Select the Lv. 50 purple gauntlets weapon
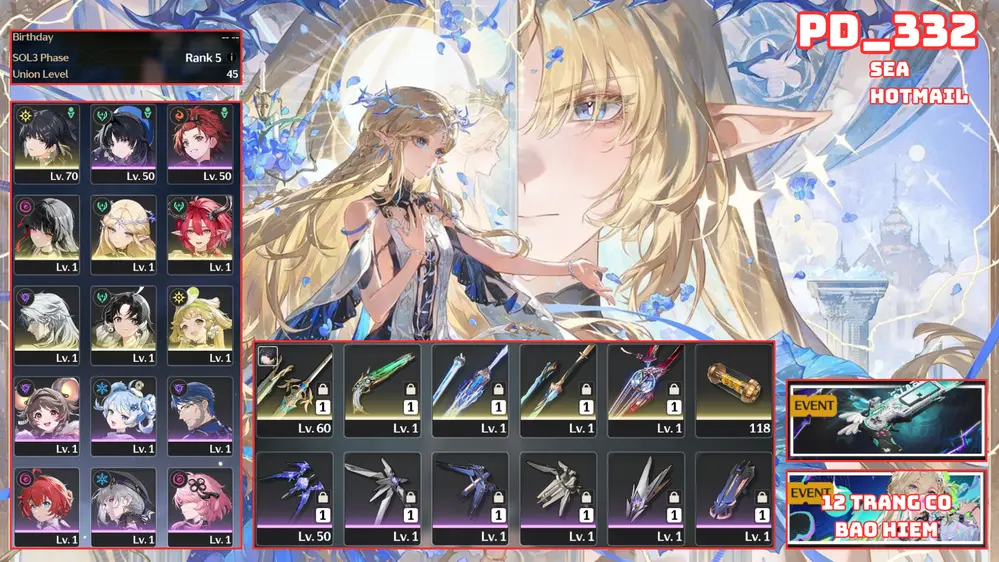The height and width of the screenshot is (562, 999). pyautogui.click(x=295, y=499)
